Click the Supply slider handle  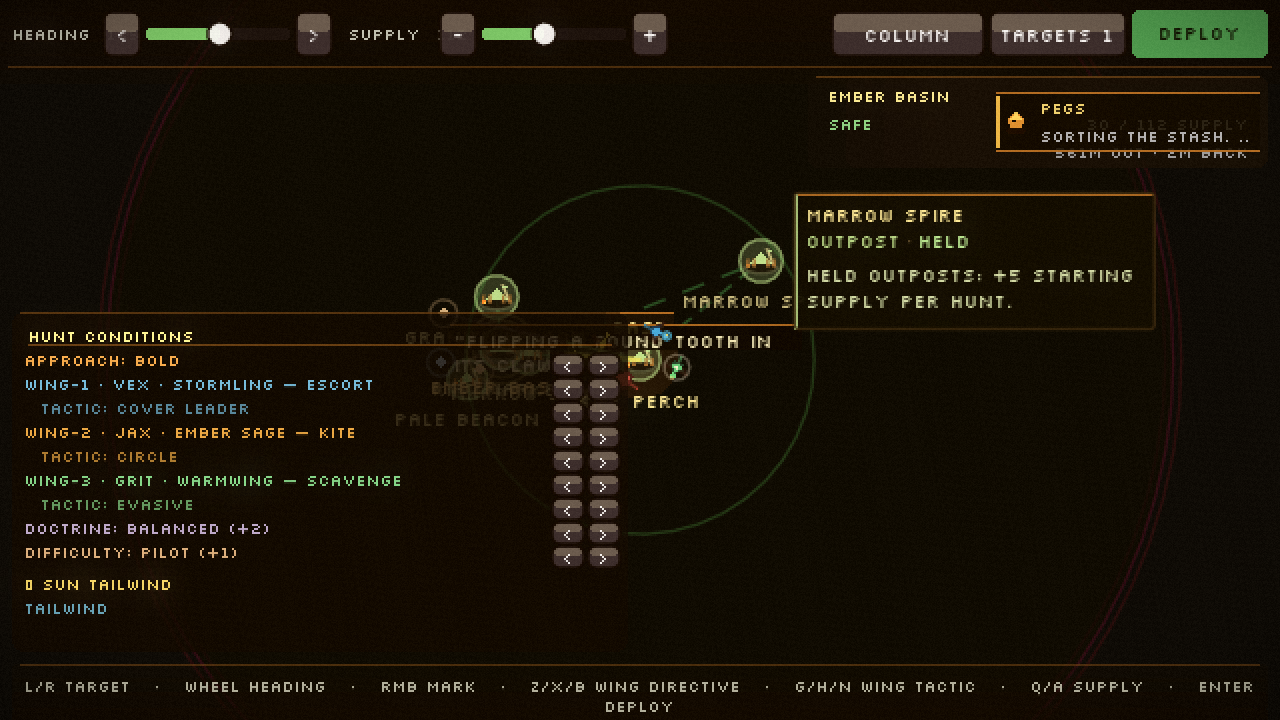click(545, 34)
